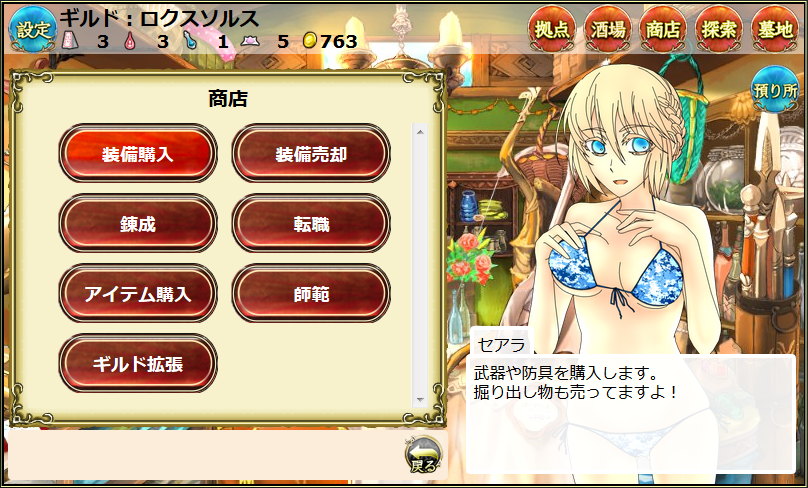Click the shop list scrollbar up arrow

[420, 131]
